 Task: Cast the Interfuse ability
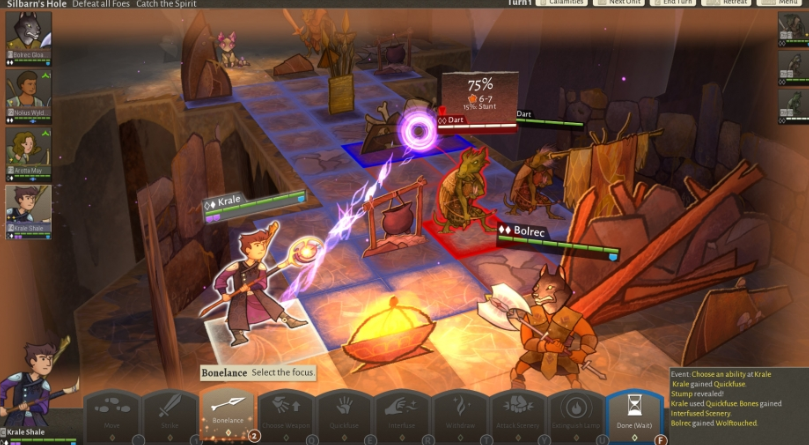point(402,412)
